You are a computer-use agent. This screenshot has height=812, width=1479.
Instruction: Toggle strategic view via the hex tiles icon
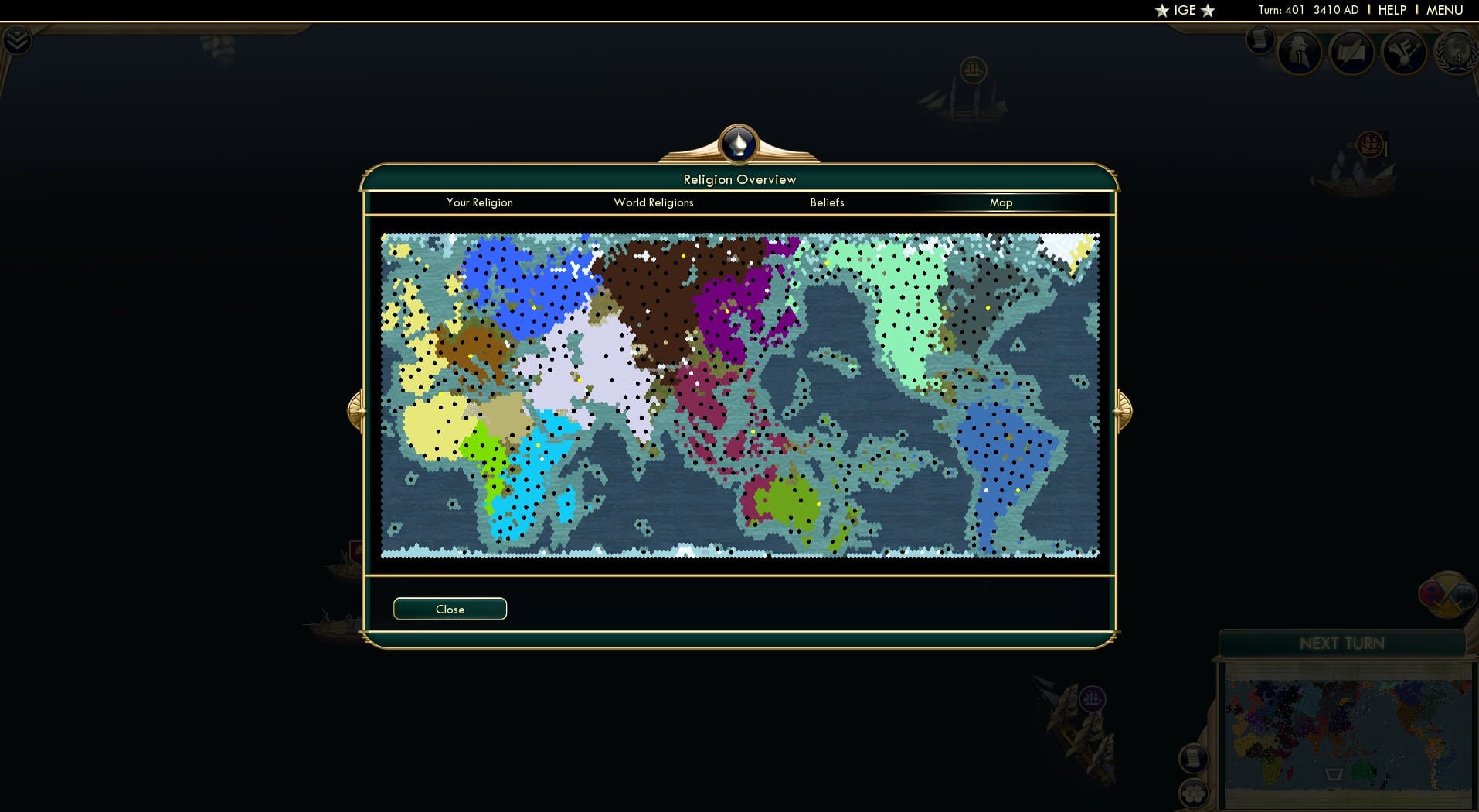[x=1193, y=793]
